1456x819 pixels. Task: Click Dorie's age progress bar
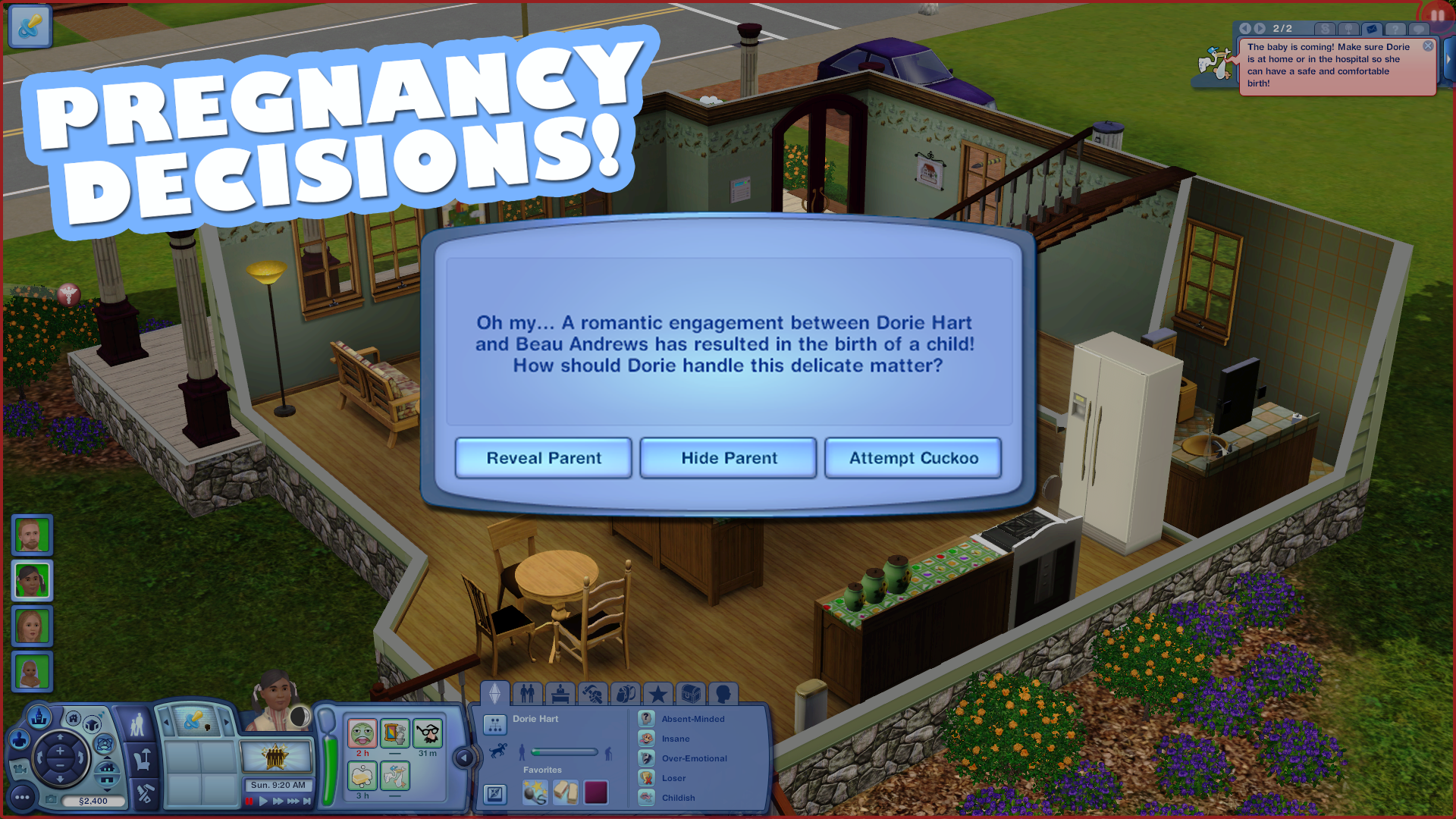[x=563, y=752]
